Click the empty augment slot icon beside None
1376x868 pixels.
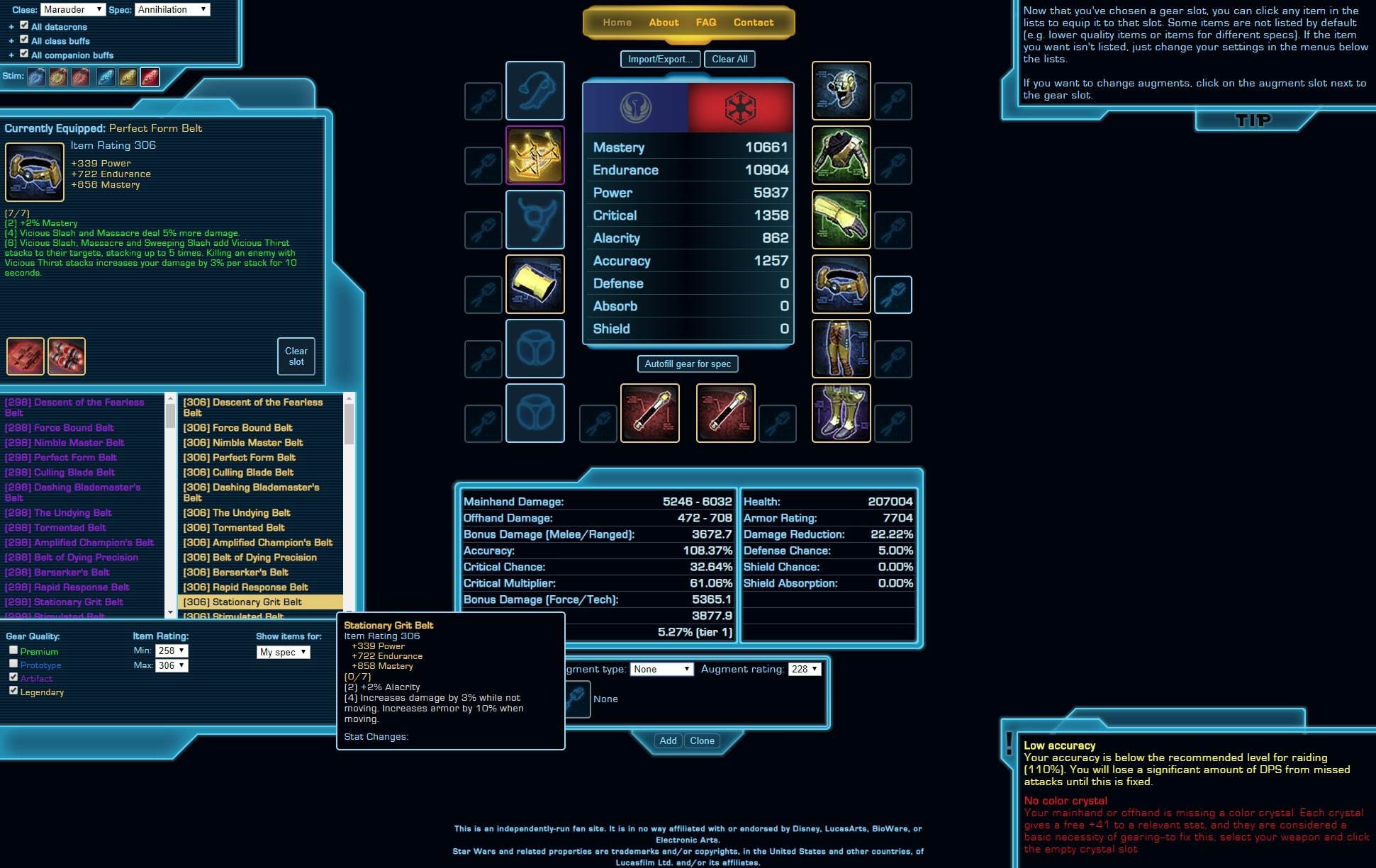coord(576,699)
